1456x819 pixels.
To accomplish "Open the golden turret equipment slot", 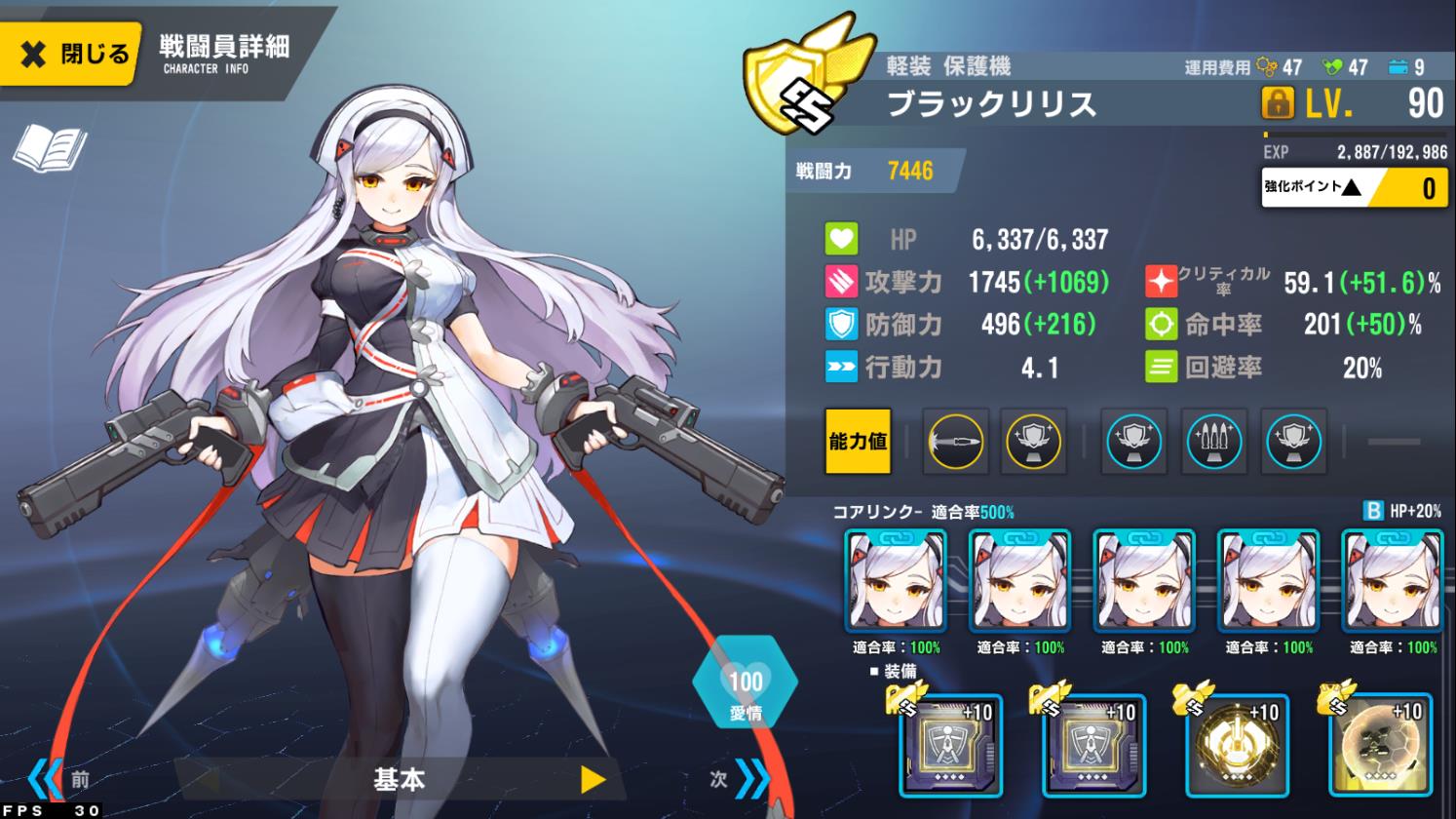I will pyautogui.click(x=1237, y=746).
